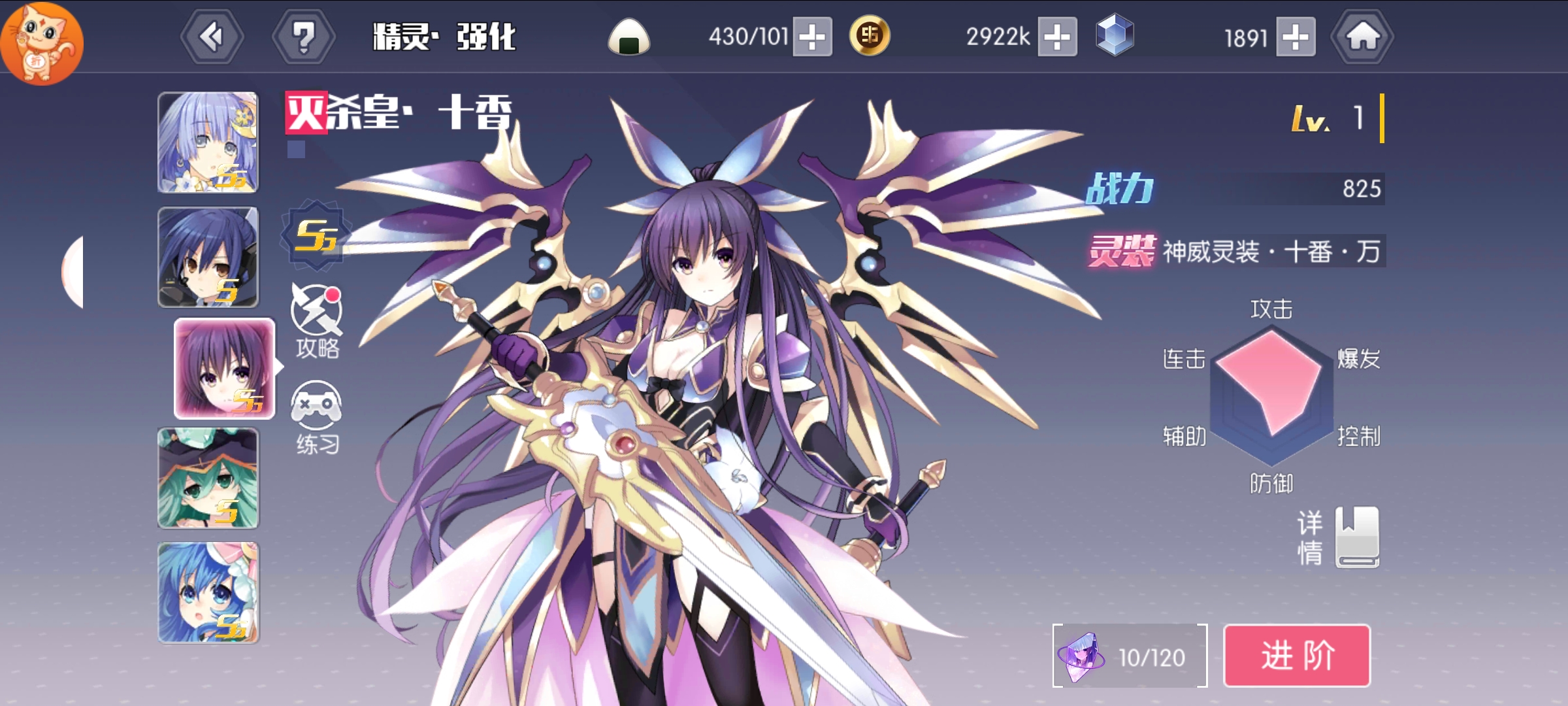Buy more crystals with the plus button

click(x=1296, y=37)
